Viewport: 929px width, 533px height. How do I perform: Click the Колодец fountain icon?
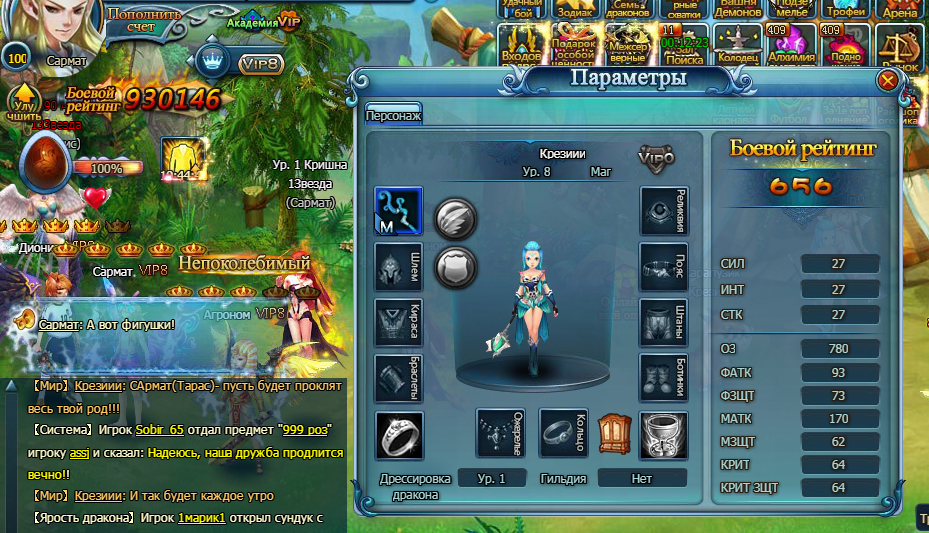(738, 45)
